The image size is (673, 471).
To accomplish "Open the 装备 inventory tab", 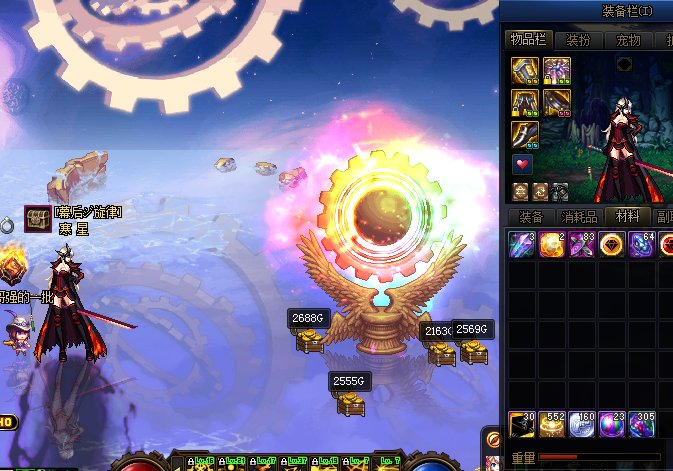I will 531,216.
